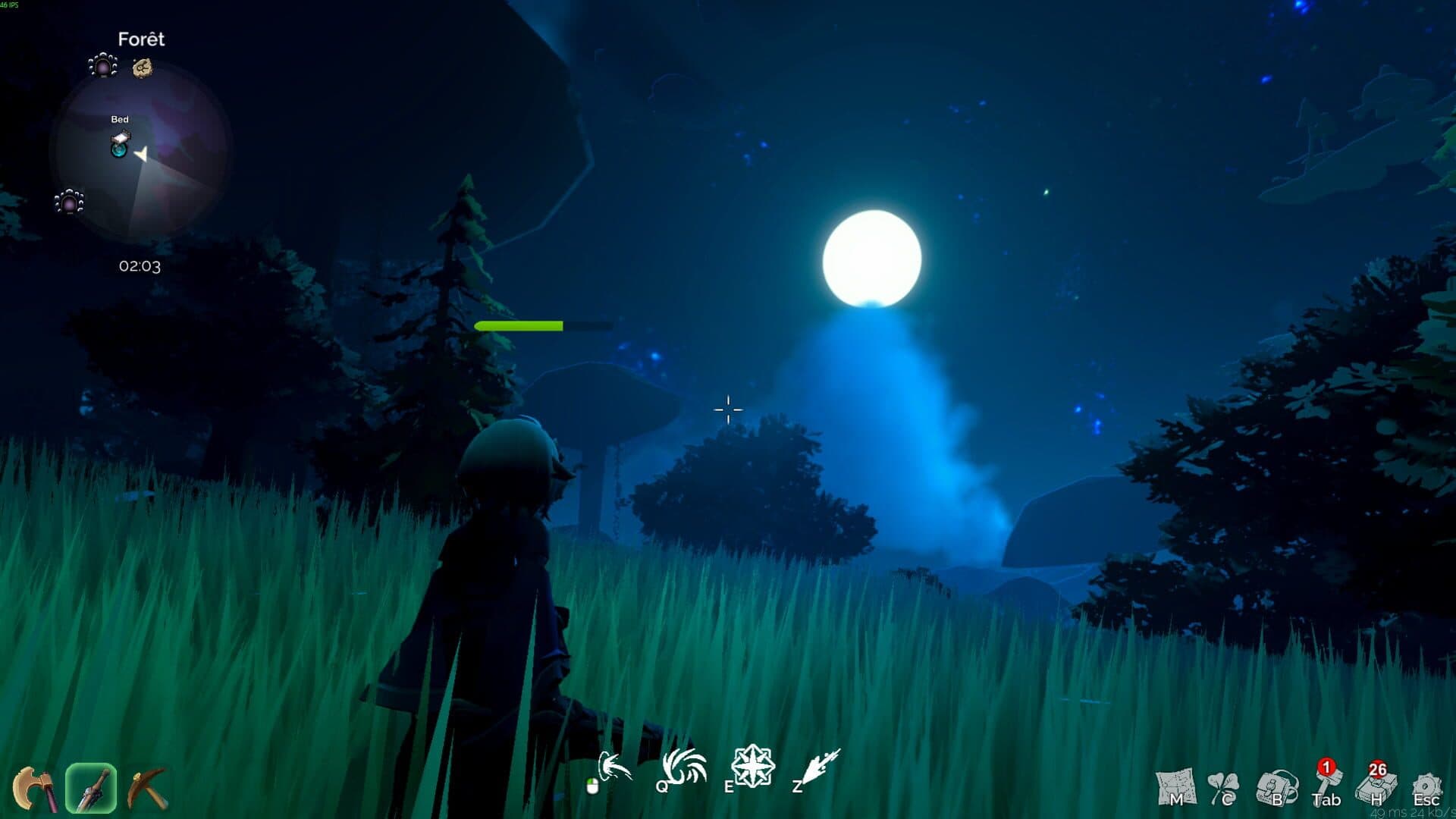Click the green progress bar above the character
Screen dimensions: 1456x819
click(519, 325)
